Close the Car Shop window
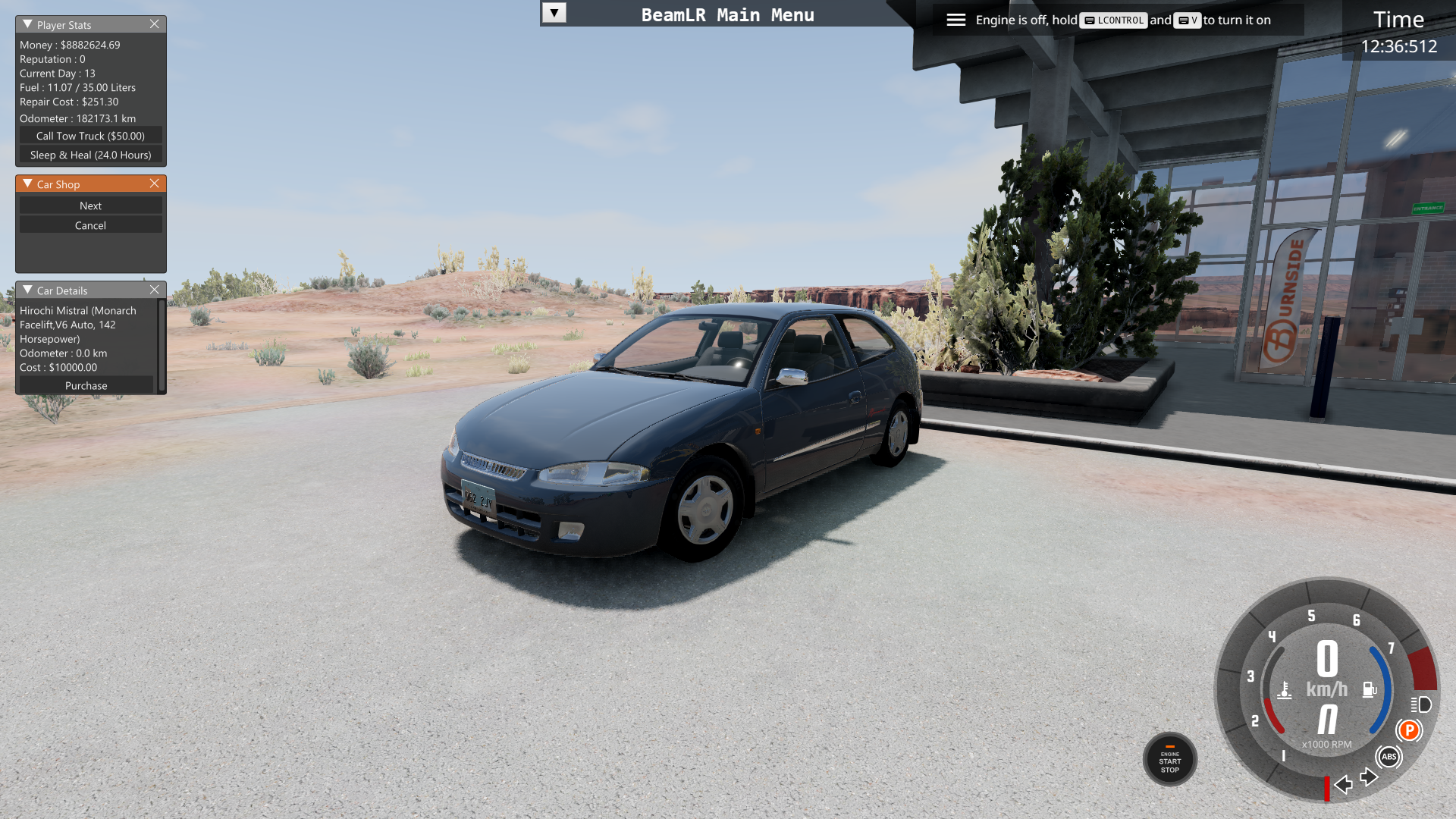 155,184
